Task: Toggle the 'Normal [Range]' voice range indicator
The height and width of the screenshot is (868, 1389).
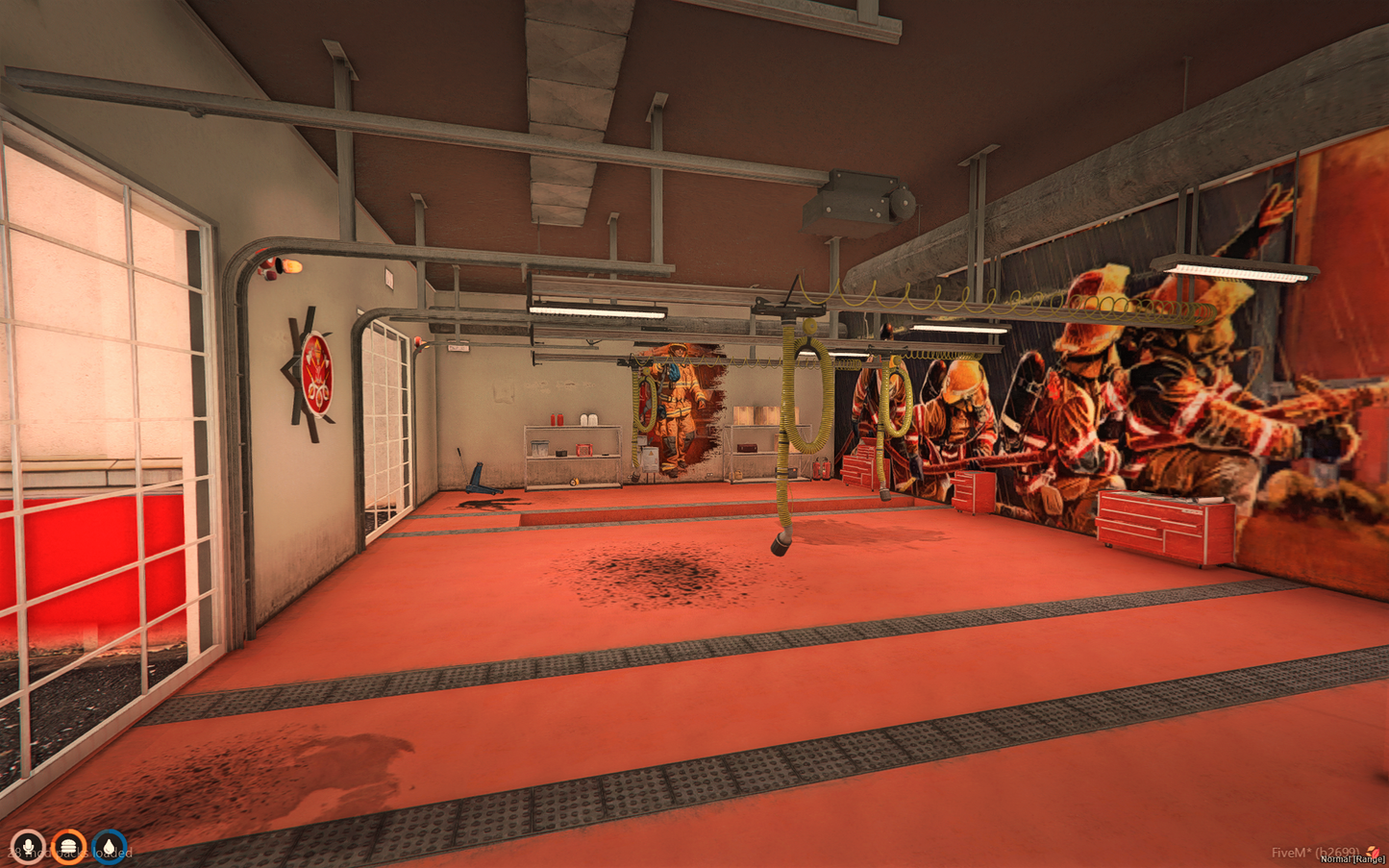Action: point(1351,860)
